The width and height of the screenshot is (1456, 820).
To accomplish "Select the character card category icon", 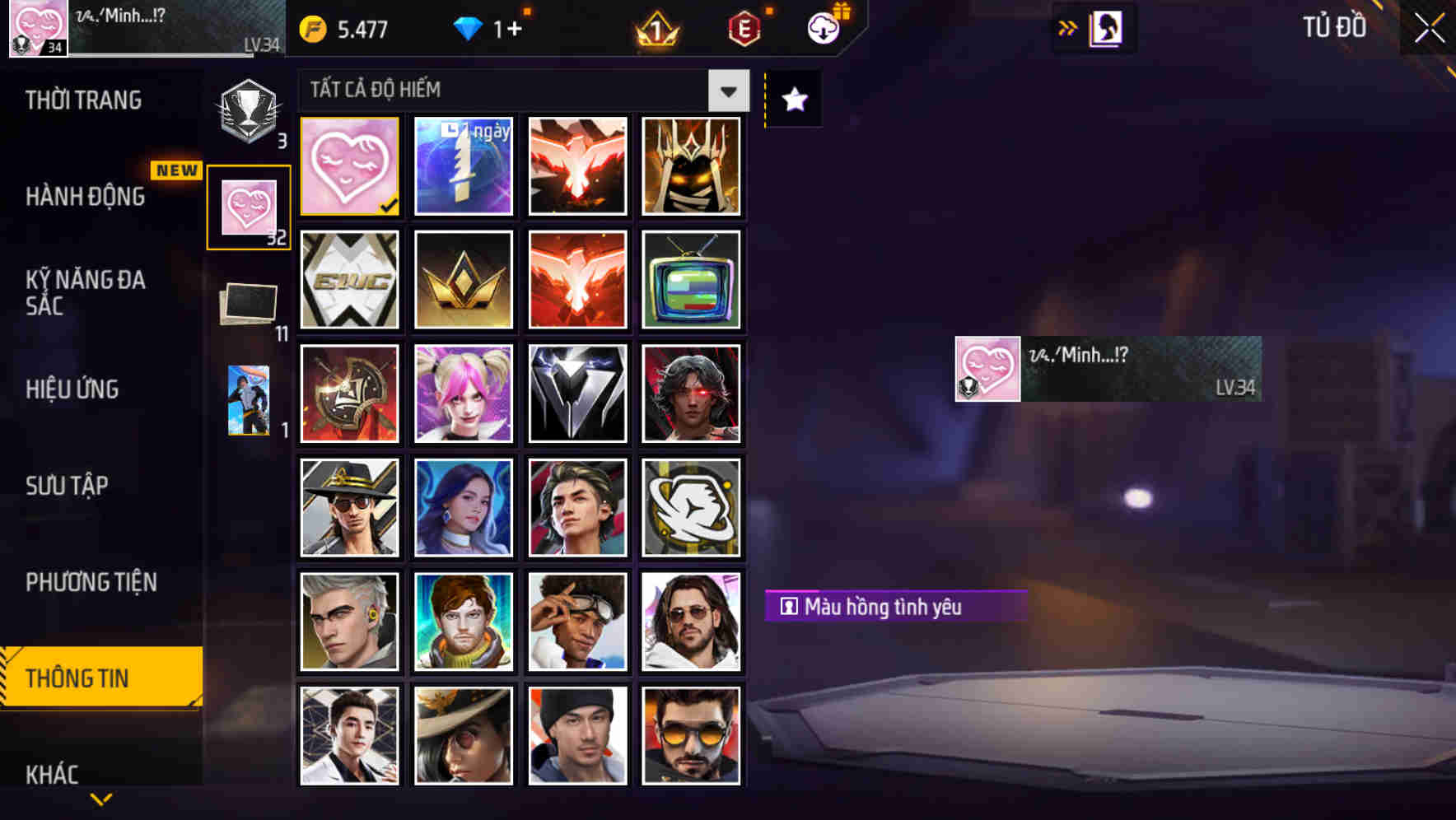I will click(248, 401).
